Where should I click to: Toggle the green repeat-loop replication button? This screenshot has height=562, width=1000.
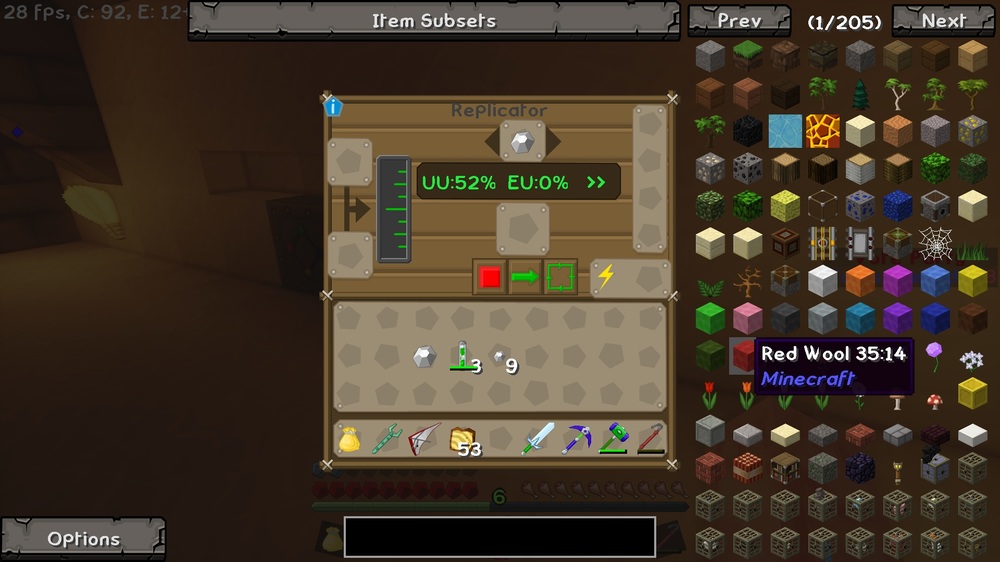click(x=561, y=277)
